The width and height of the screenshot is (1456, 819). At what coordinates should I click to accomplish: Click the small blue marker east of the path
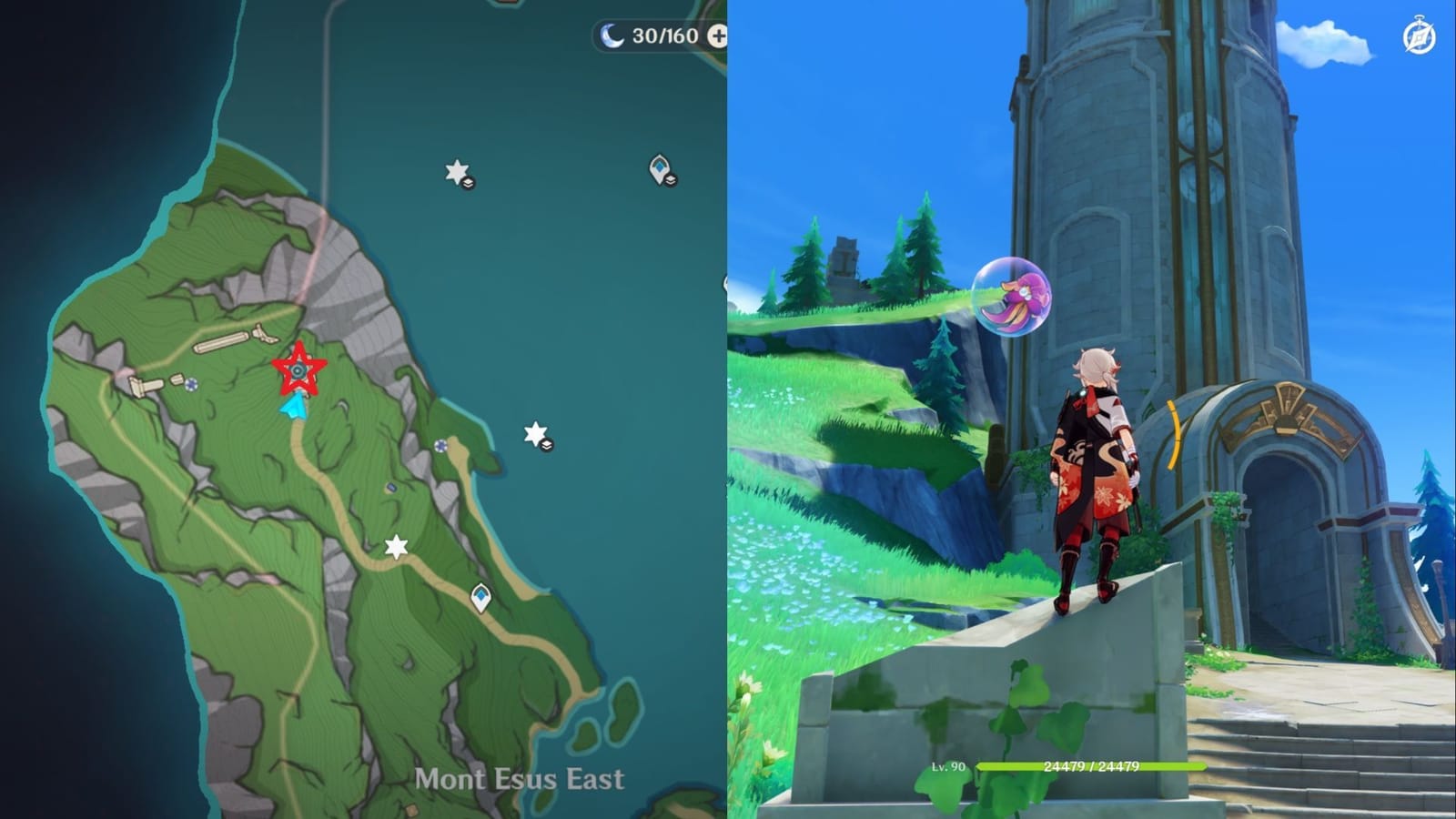(x=440, y=448)
